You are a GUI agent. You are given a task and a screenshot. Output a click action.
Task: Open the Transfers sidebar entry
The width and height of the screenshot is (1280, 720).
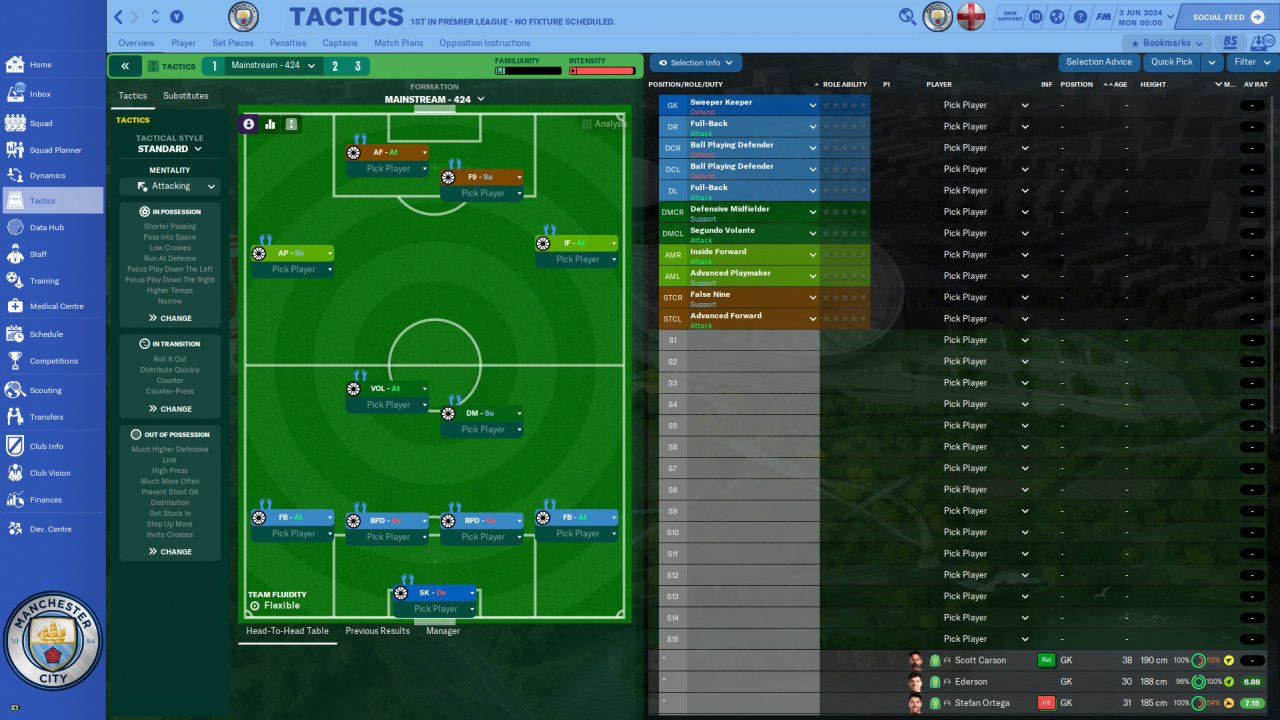click(46, 417)
